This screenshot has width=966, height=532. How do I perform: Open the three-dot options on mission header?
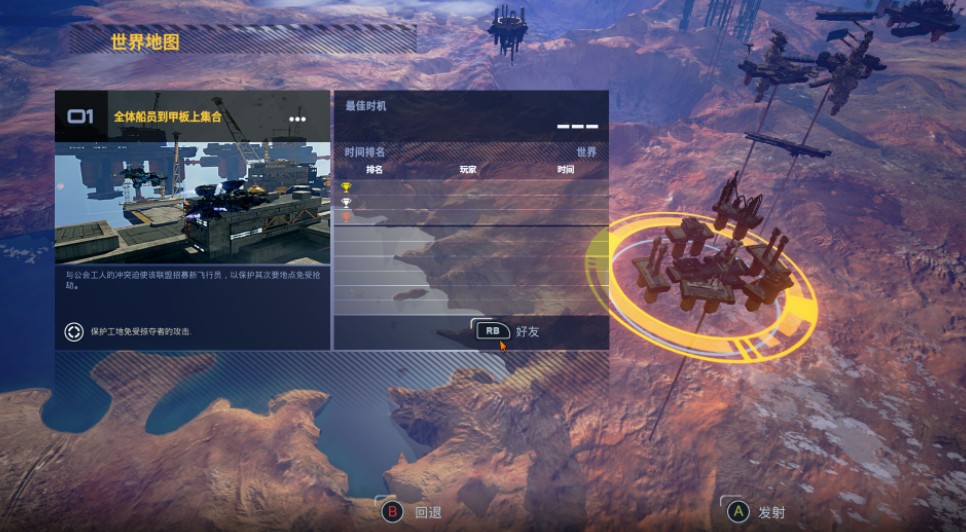tap(297, 119)
